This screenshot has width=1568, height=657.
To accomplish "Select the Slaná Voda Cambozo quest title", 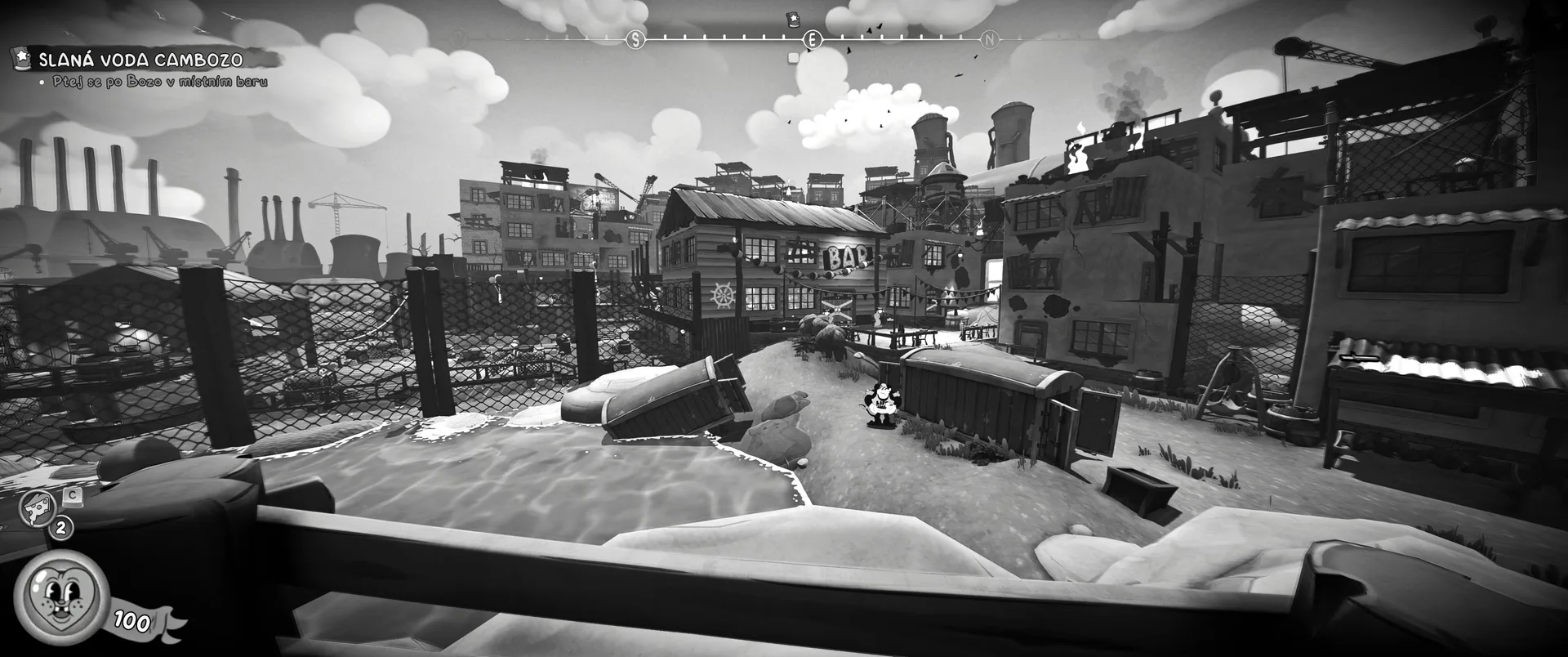I will [140, 59].
